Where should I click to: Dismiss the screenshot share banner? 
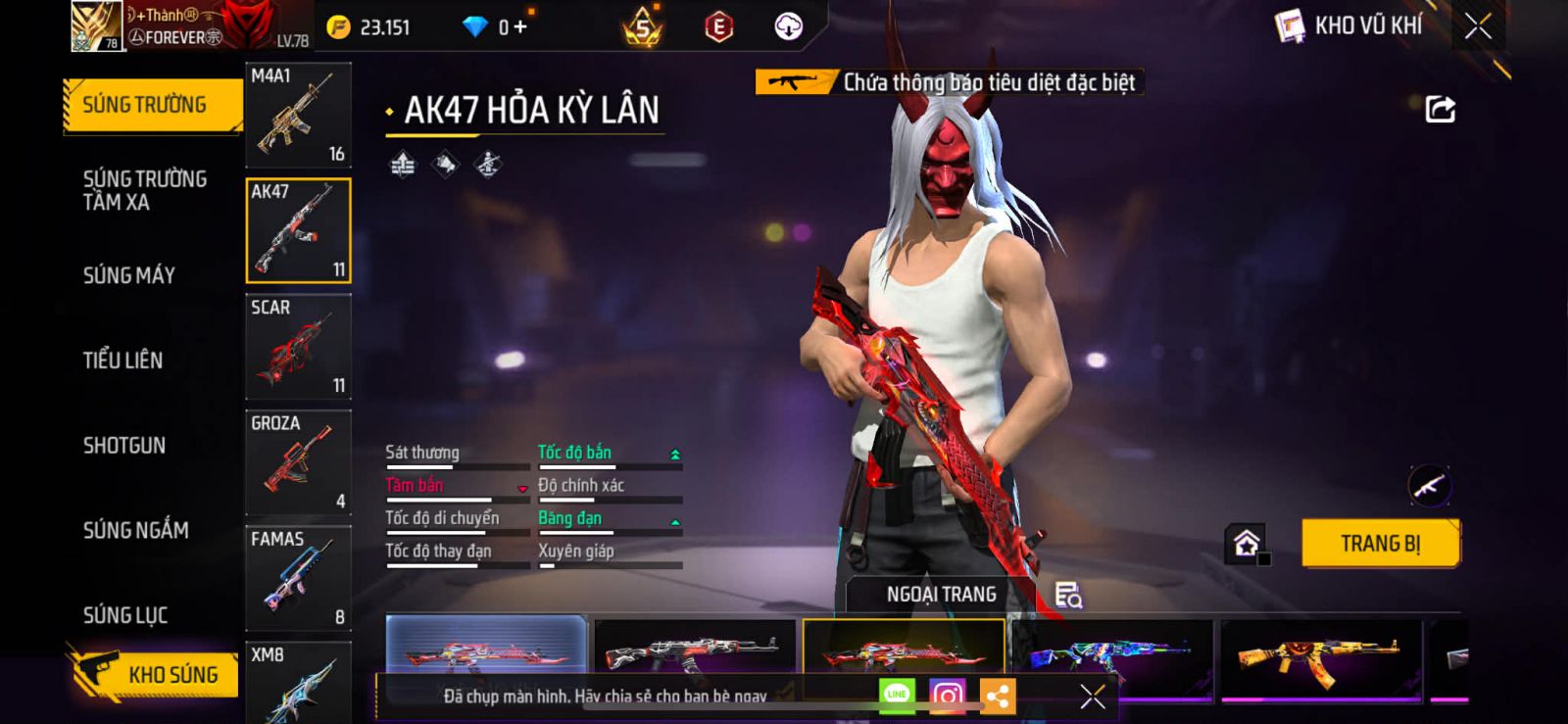click(x=1092, y=696)
